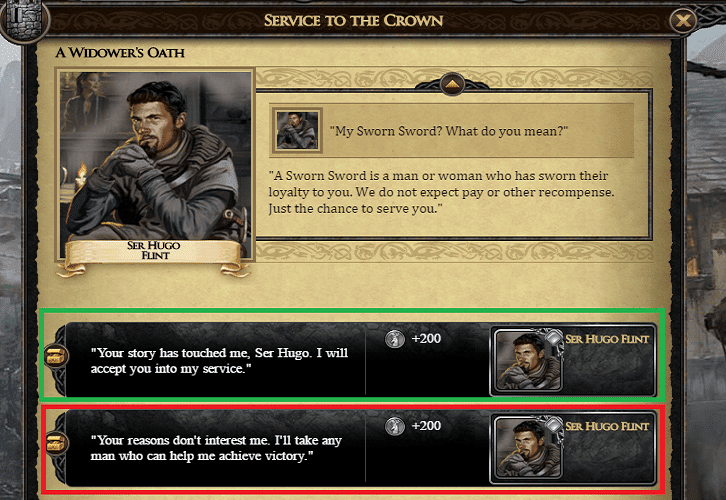Image resolution: width=726 pixels, height=500 pixels.
Task: Close the Service to the Crown window
Action: point(683,20)
